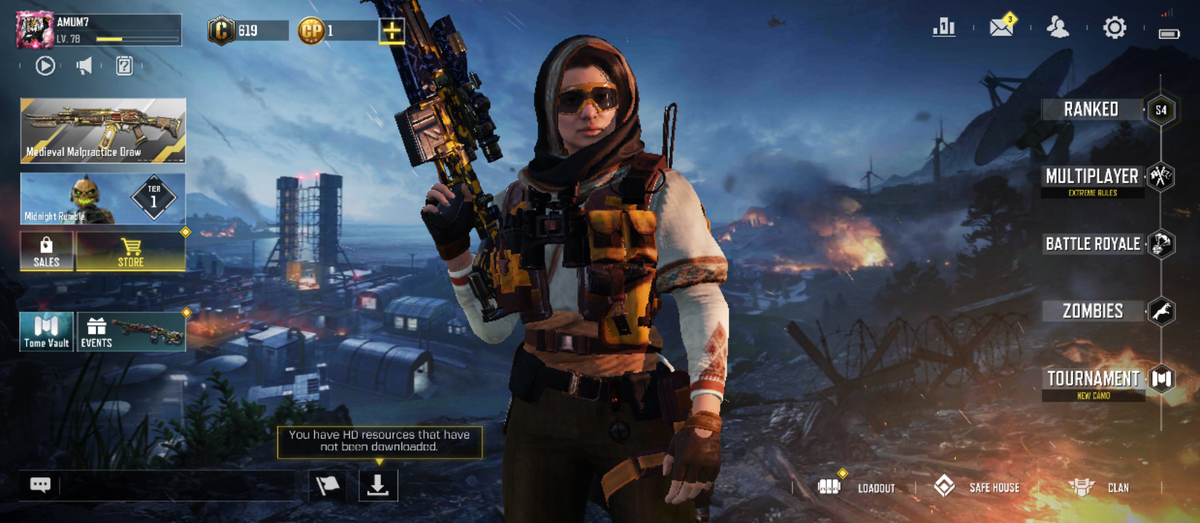Add more CP with the plus button
Screen dimensions: 1200x523
(392, 31)
